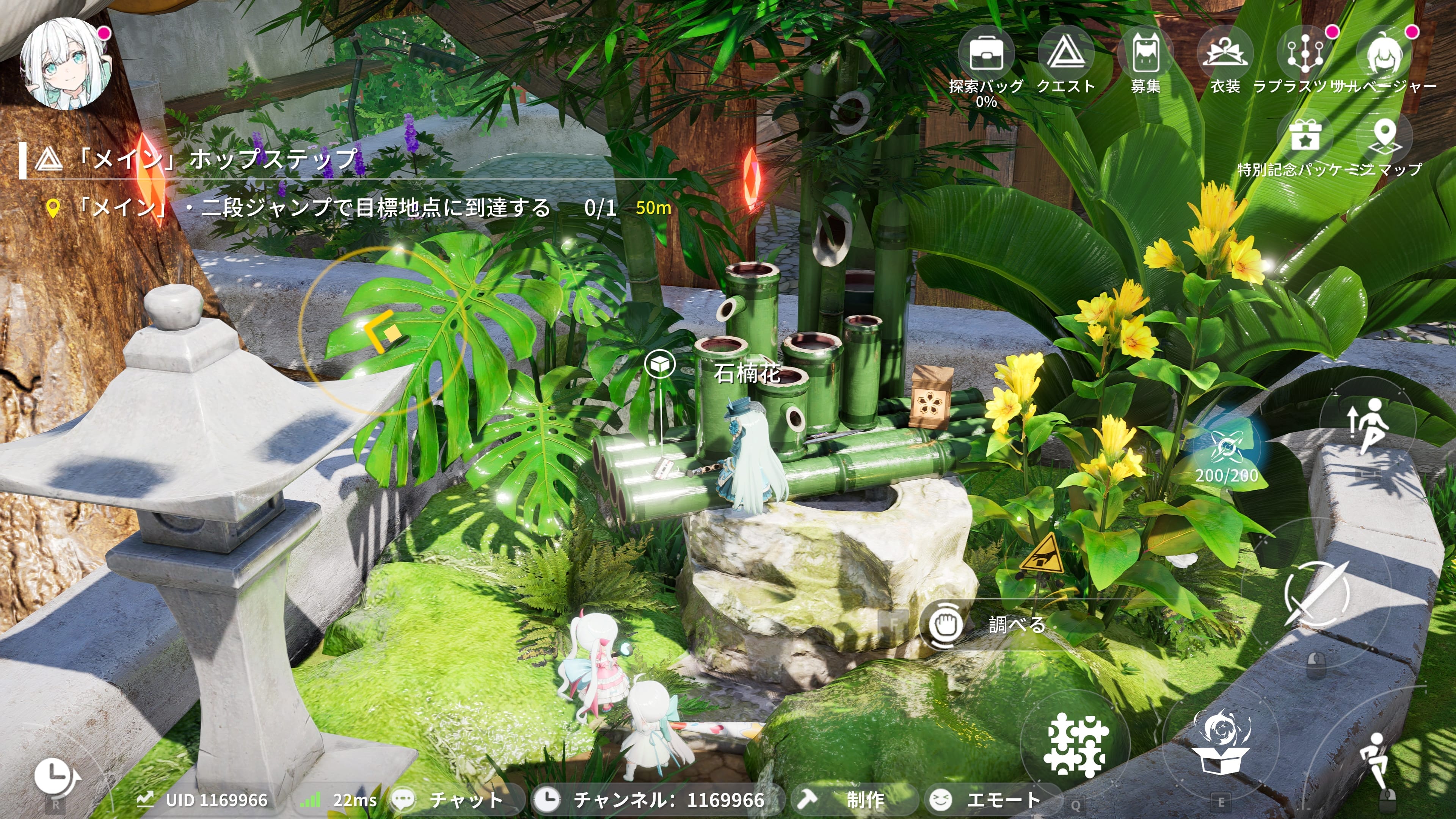Image resolution: width=1456 pixels, height=819 pixels.
Task: Open the サルベージャー menu
Action: click(x=1384, y=54)
